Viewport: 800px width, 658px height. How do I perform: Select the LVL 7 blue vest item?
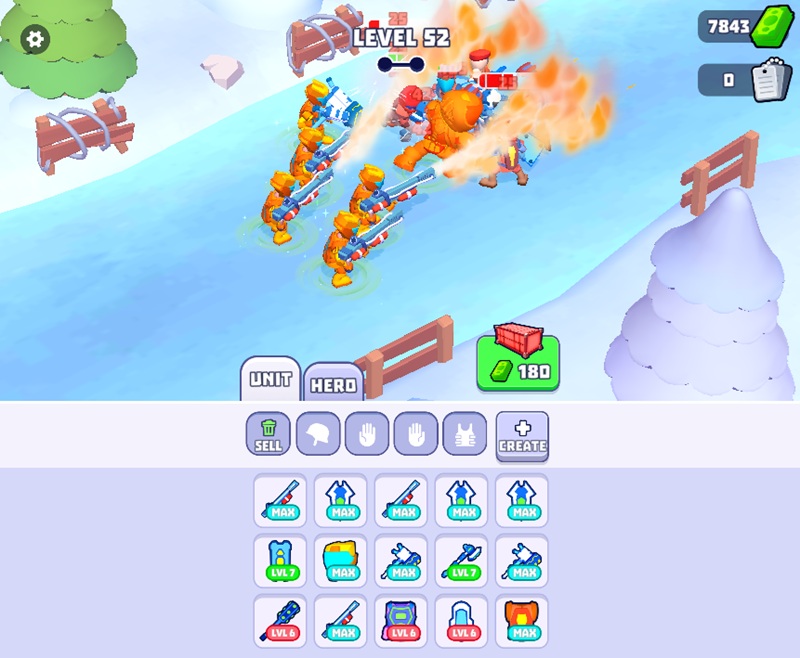coord(280,561)
